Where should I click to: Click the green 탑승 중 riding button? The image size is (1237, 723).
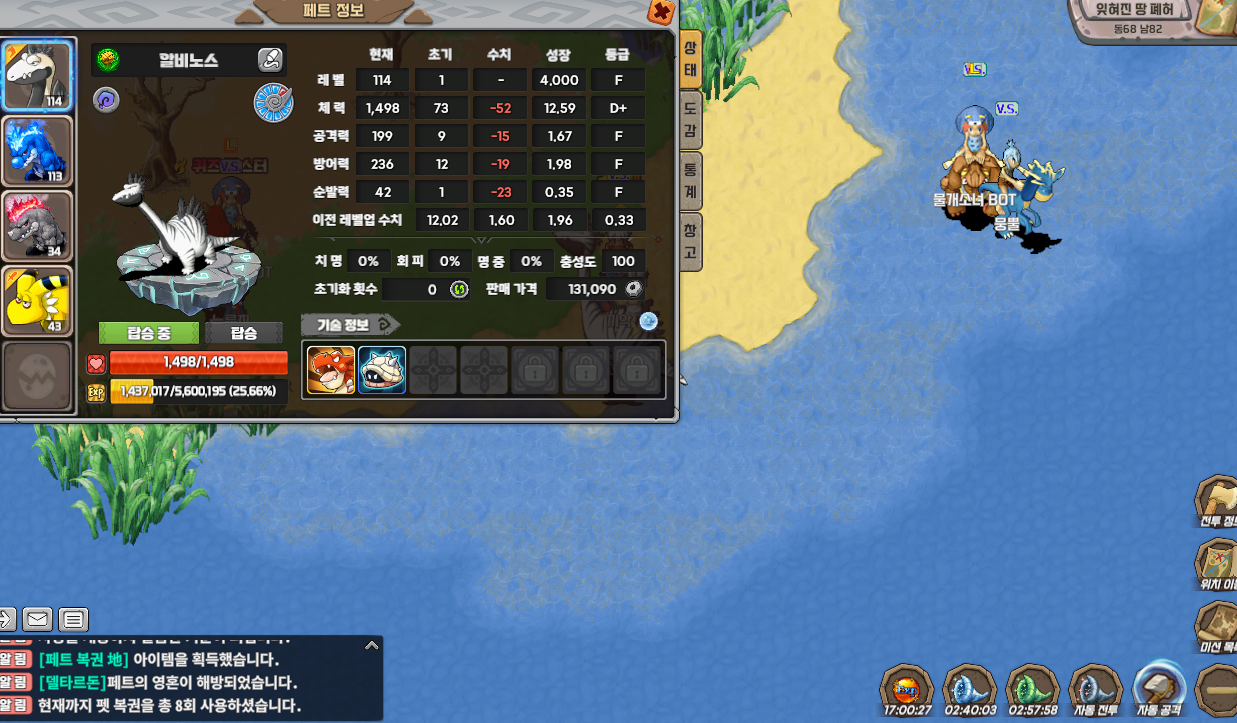click(x=149, y=333)
